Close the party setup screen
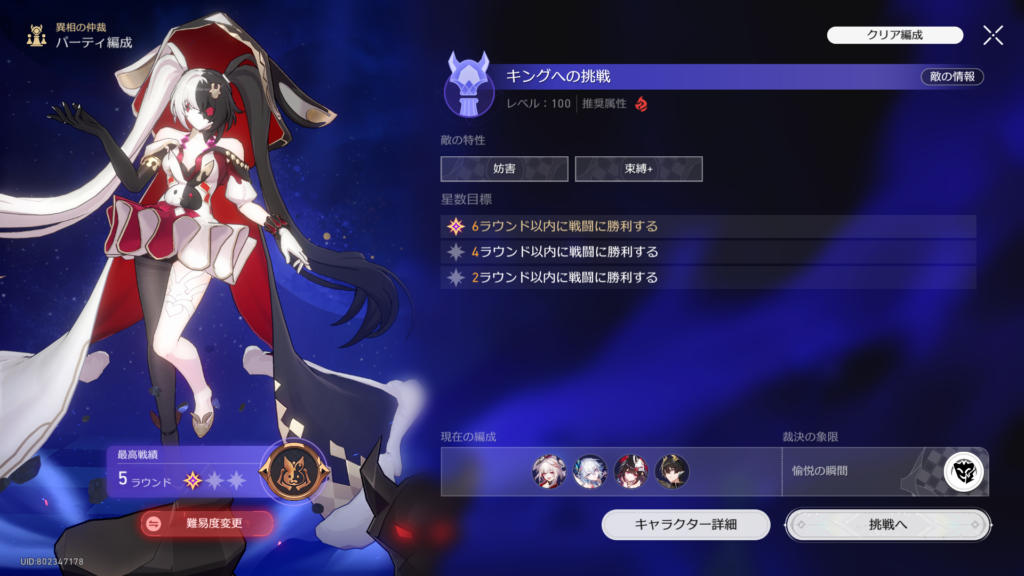The image size is (1024, 576). [x=993, y=36]
